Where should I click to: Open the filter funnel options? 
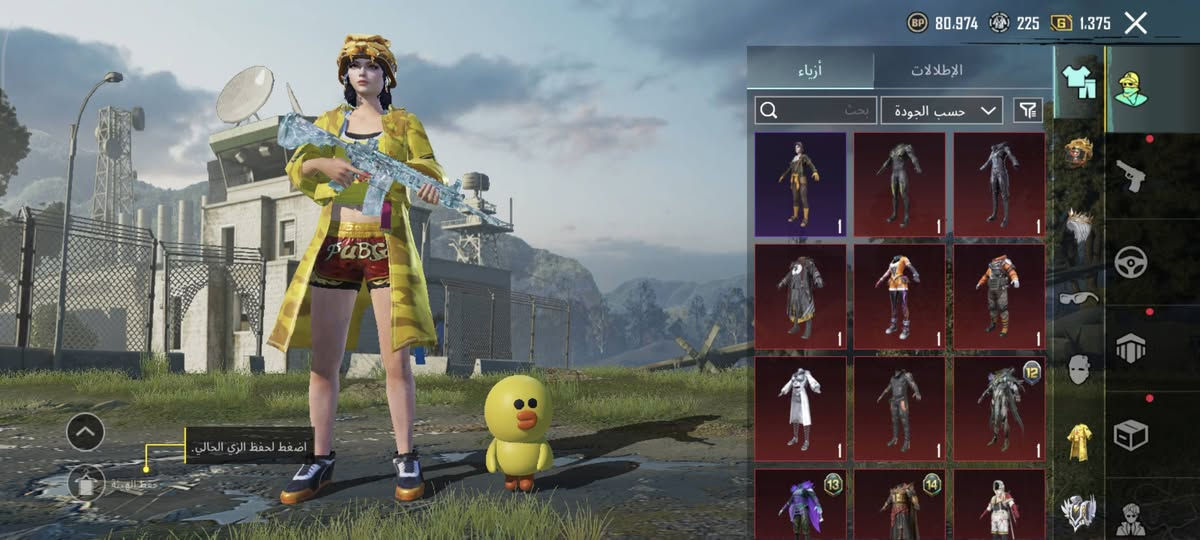click(x=1028, y=110)
